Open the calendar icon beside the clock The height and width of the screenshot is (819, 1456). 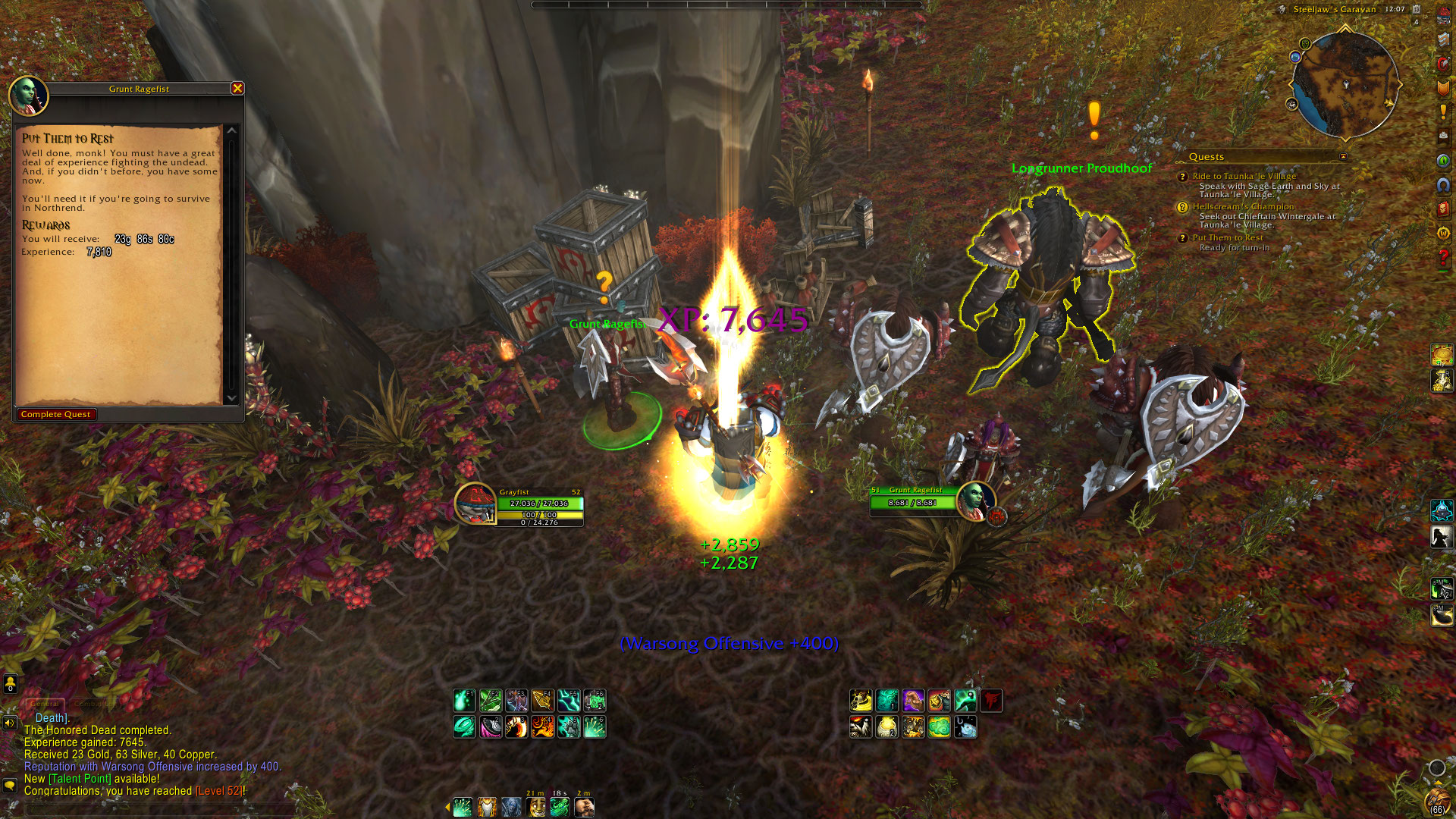[x=1416, y=10]
